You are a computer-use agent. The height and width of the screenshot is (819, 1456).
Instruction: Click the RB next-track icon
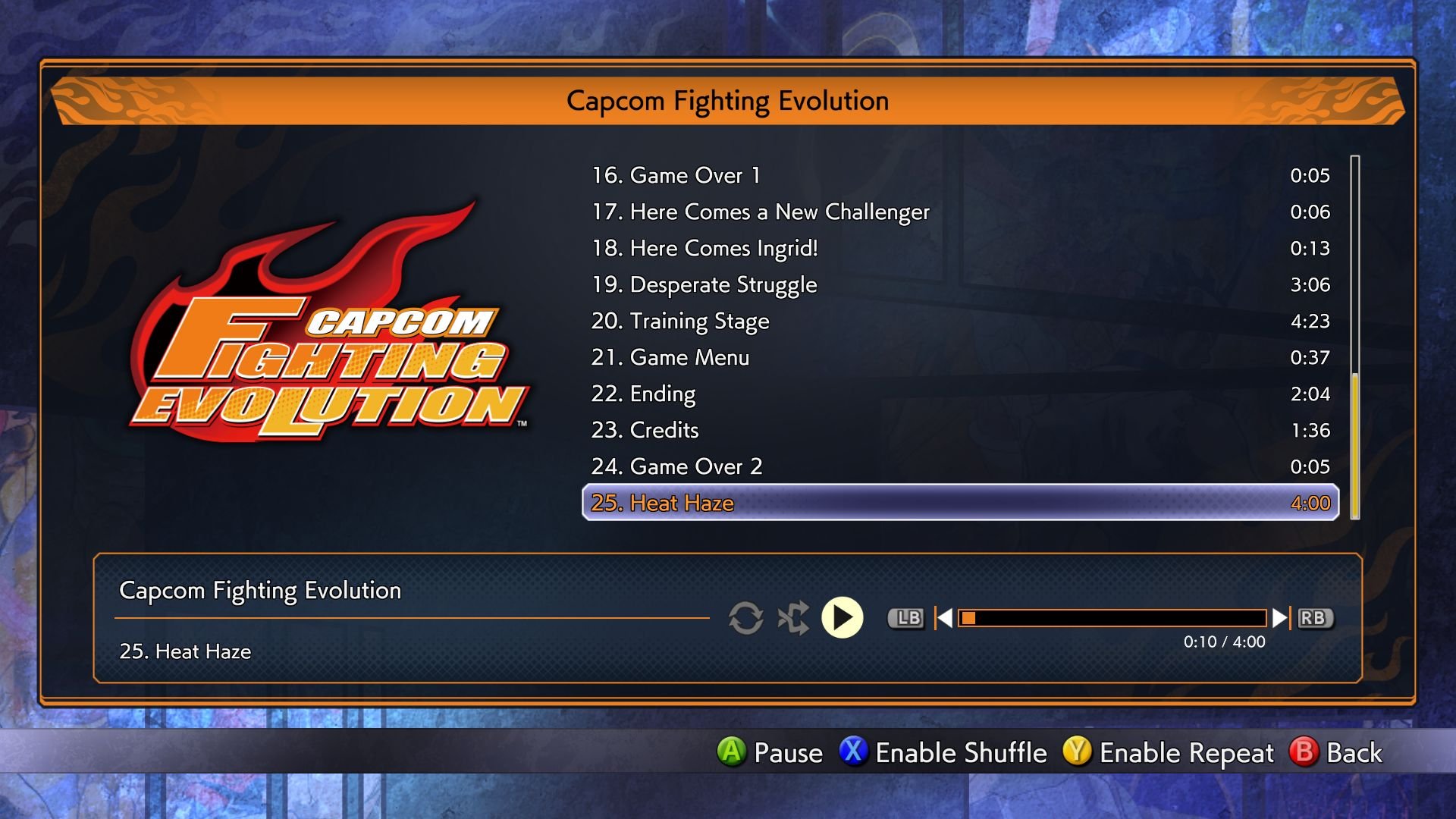1317,618
